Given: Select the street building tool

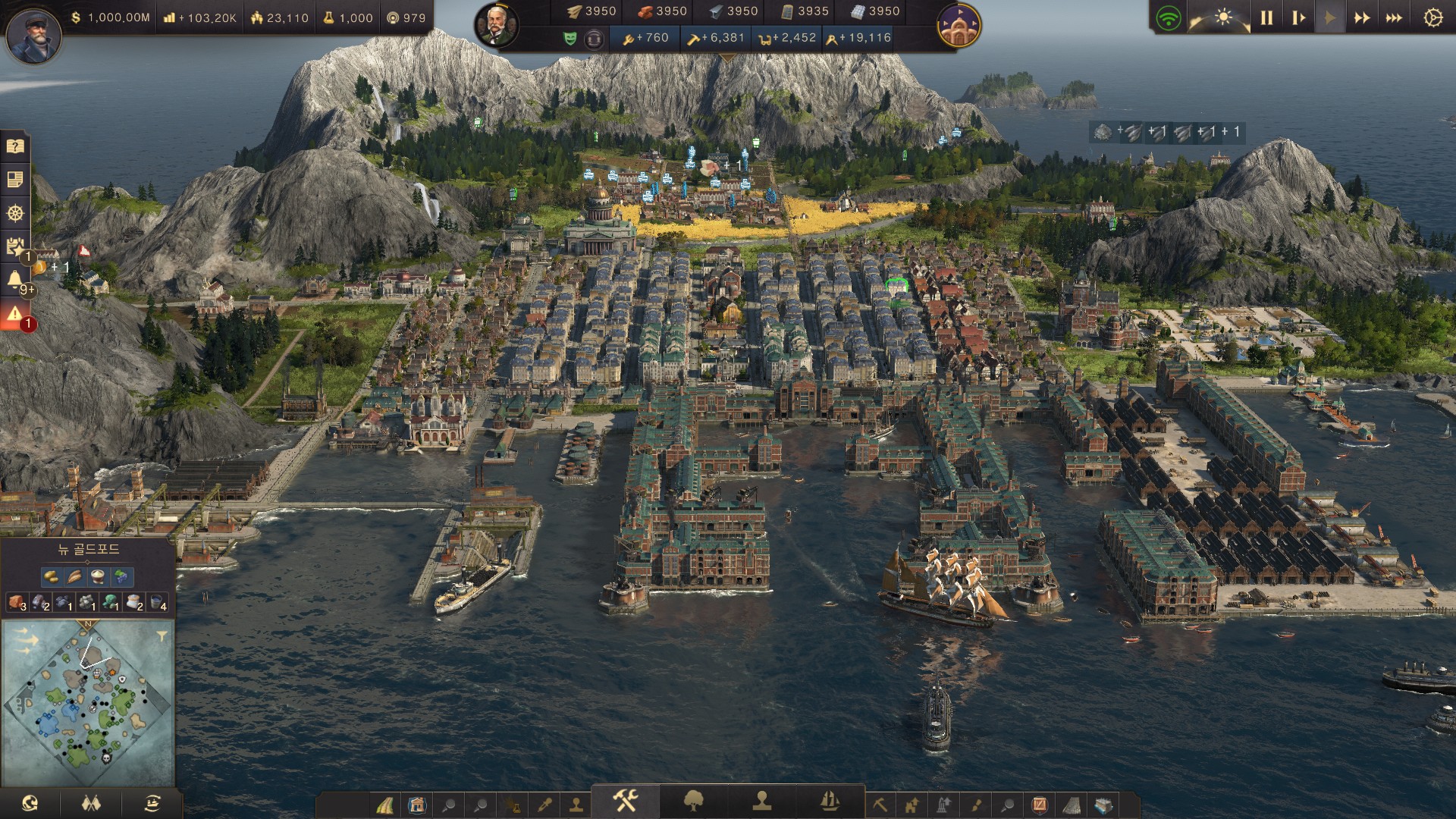Looking at the screenshot, I should 386,804.
